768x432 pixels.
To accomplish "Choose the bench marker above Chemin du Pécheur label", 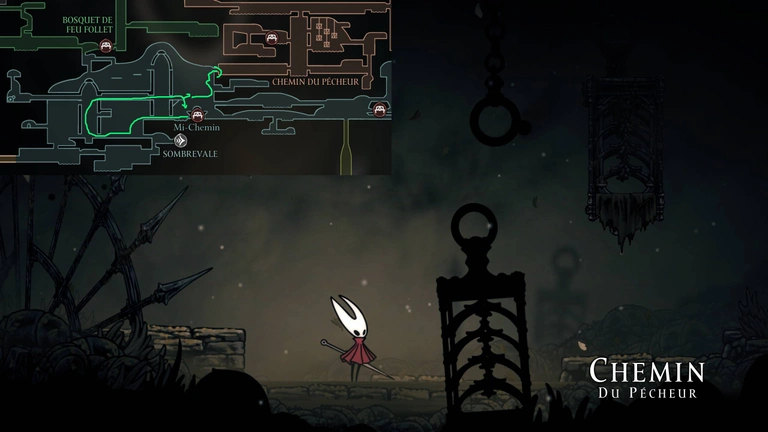I will 270,39.
